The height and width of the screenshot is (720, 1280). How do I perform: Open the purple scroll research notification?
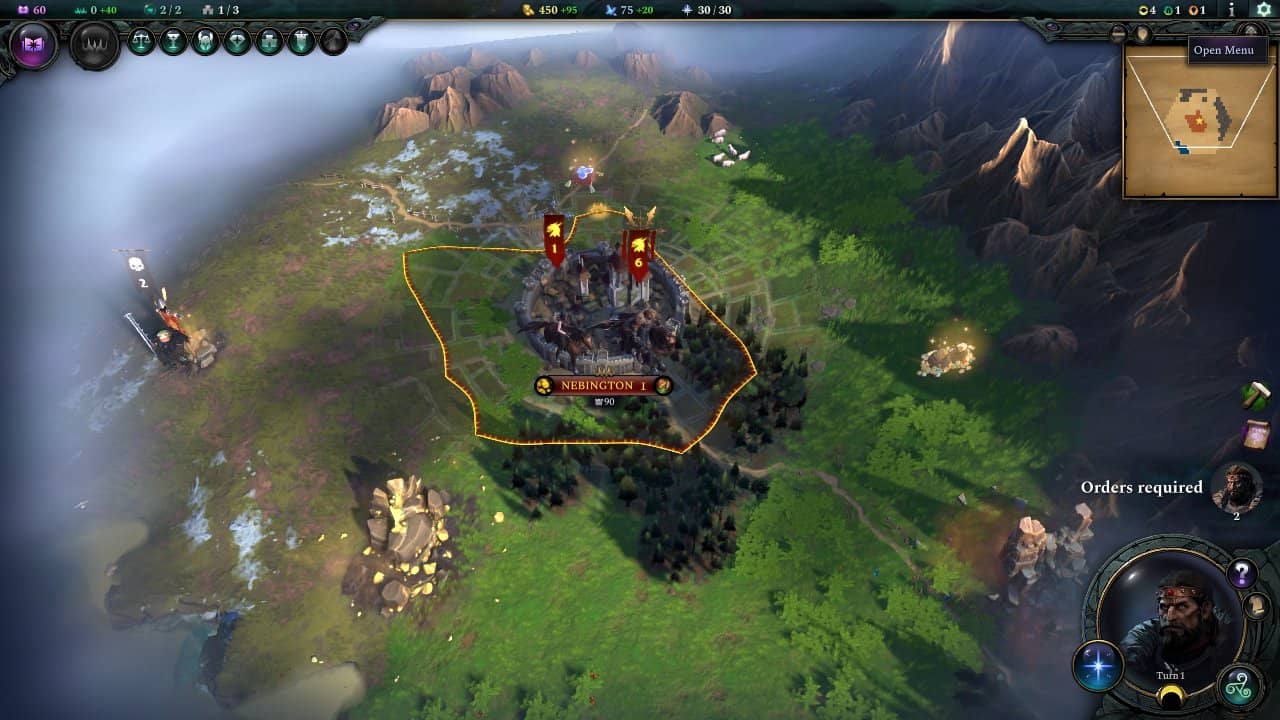click(1256, 435)
